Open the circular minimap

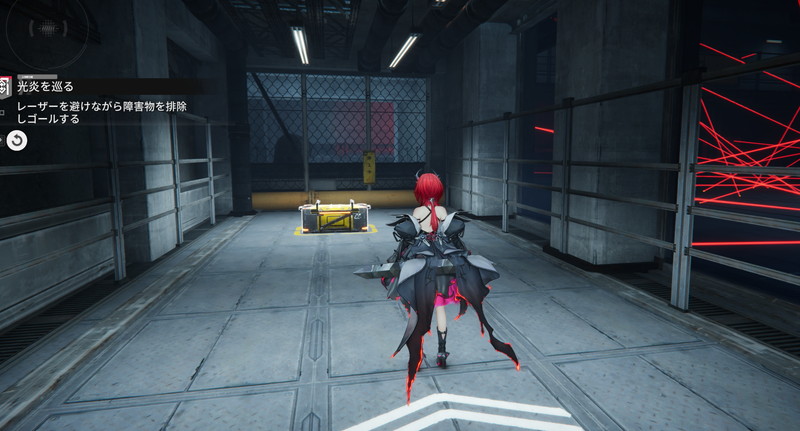tap(46, 29)
